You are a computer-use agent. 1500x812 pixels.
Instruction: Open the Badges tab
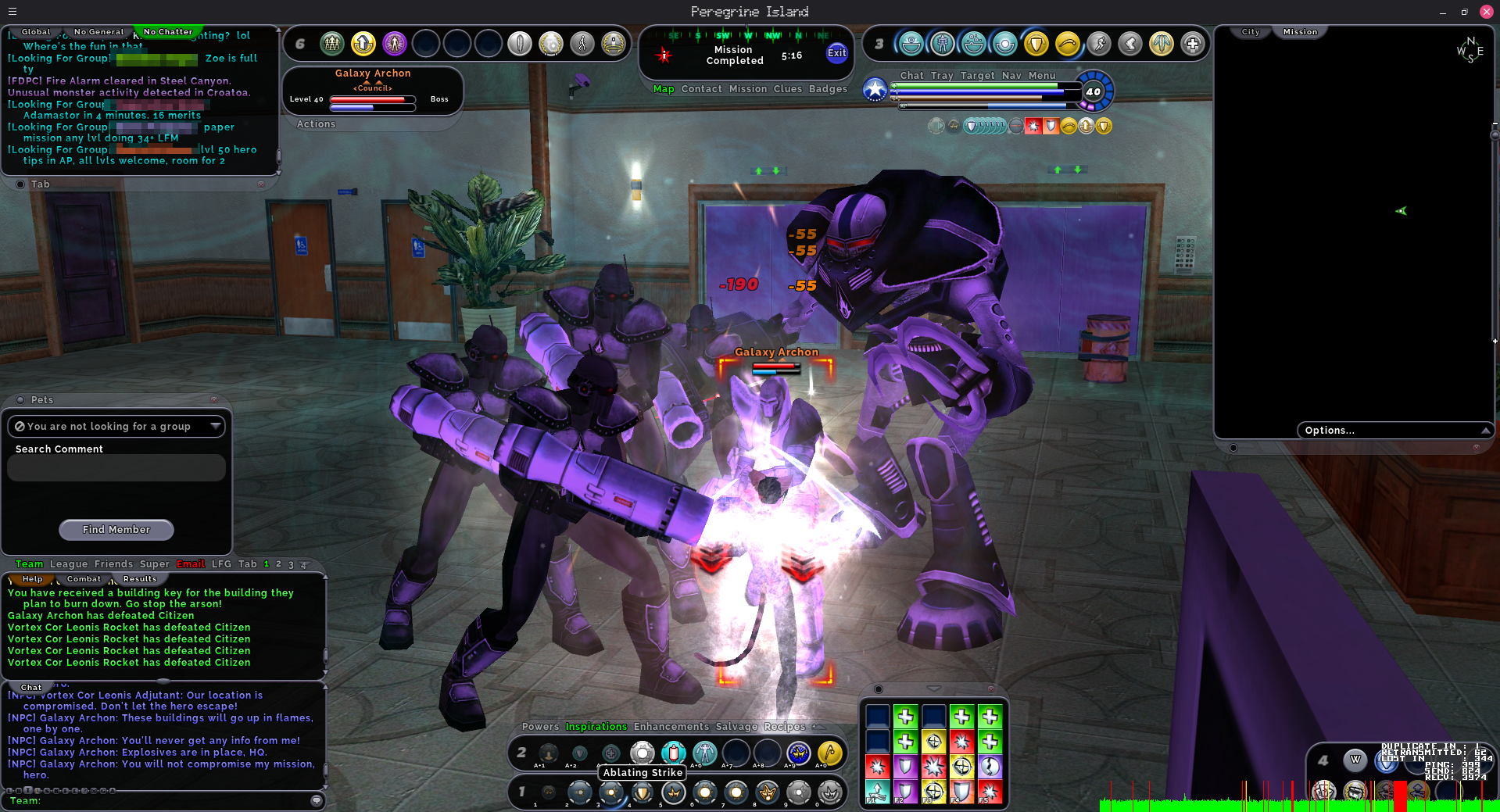pos(828,89)
